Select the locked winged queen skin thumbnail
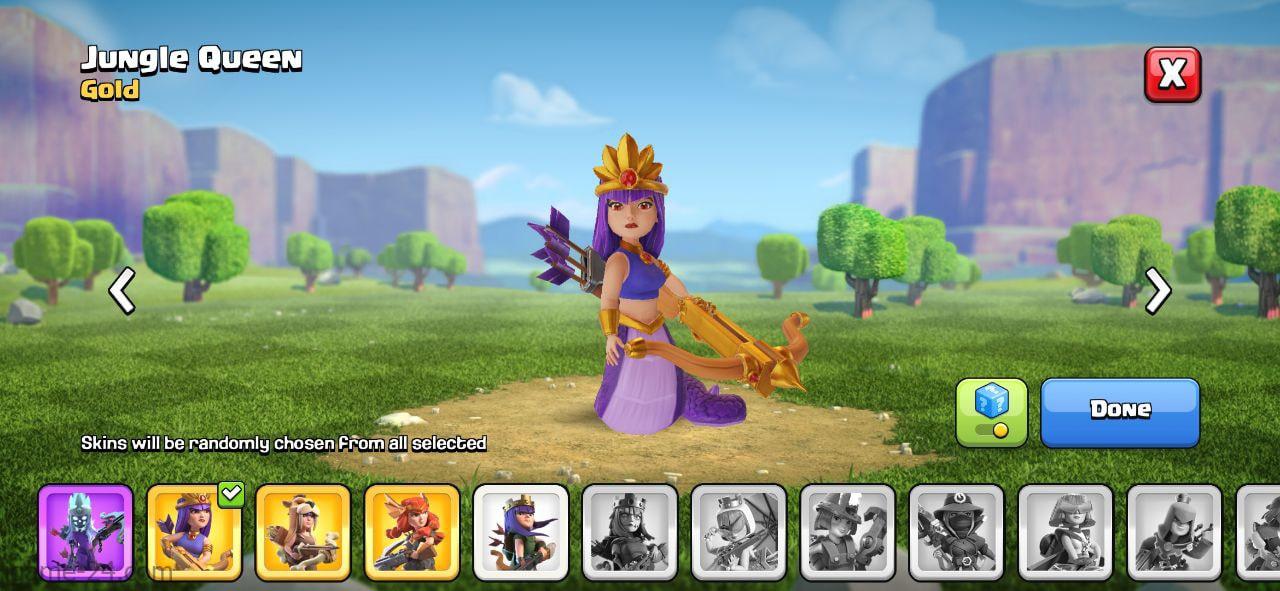The image size is (1280, 591). [x=739, y=532]
